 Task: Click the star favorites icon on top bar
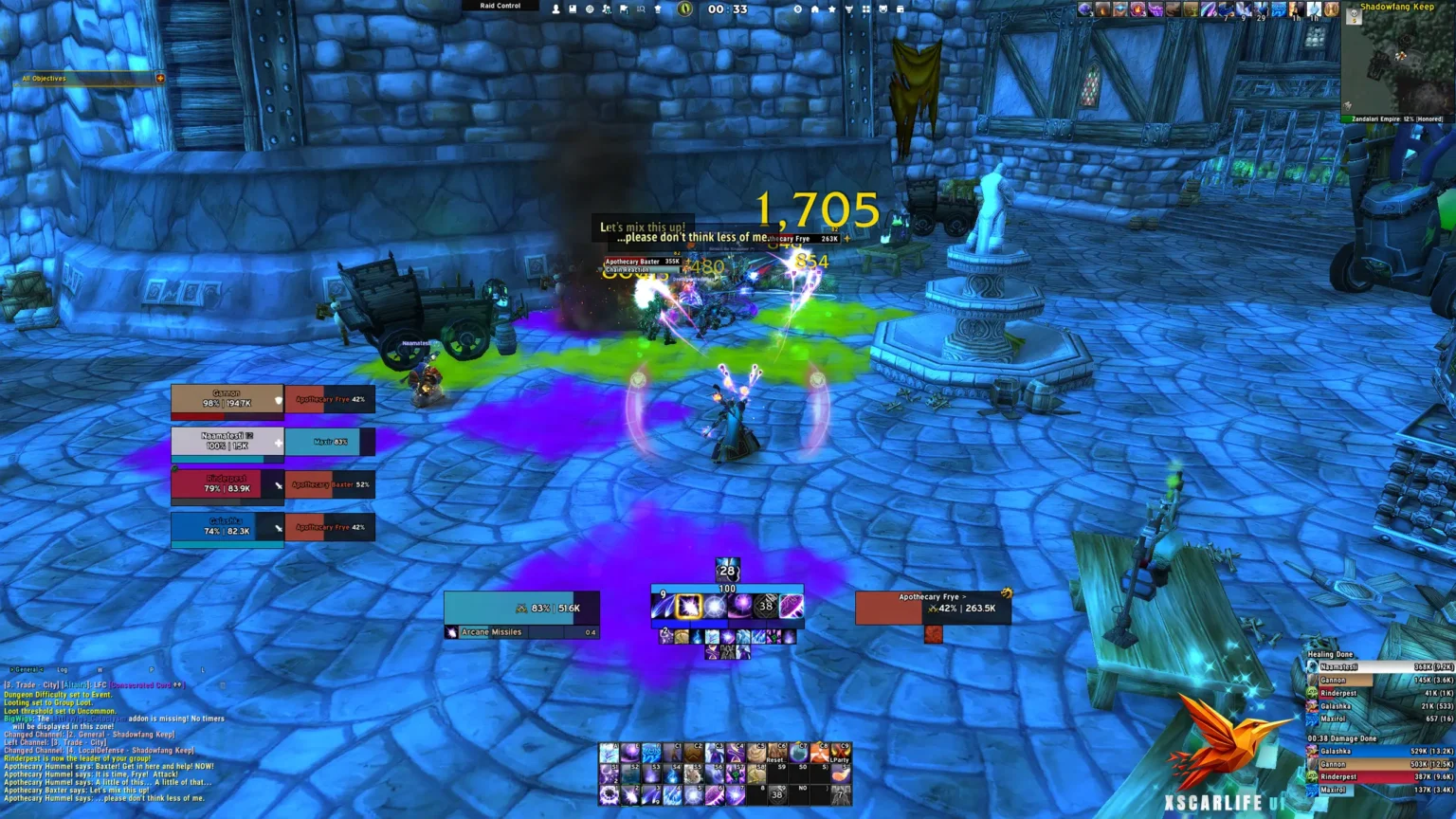831,9
